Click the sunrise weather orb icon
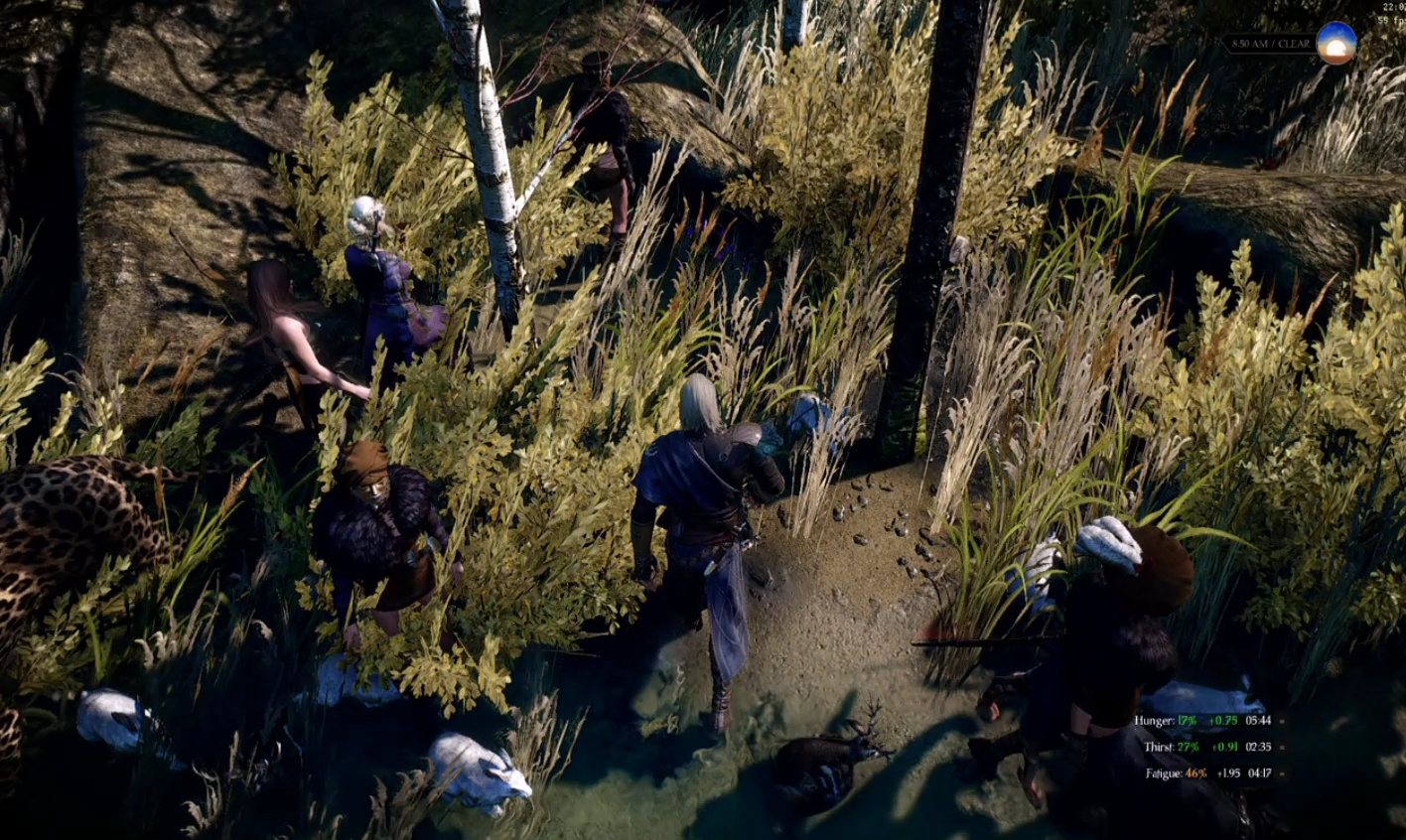 (1336, 44)
